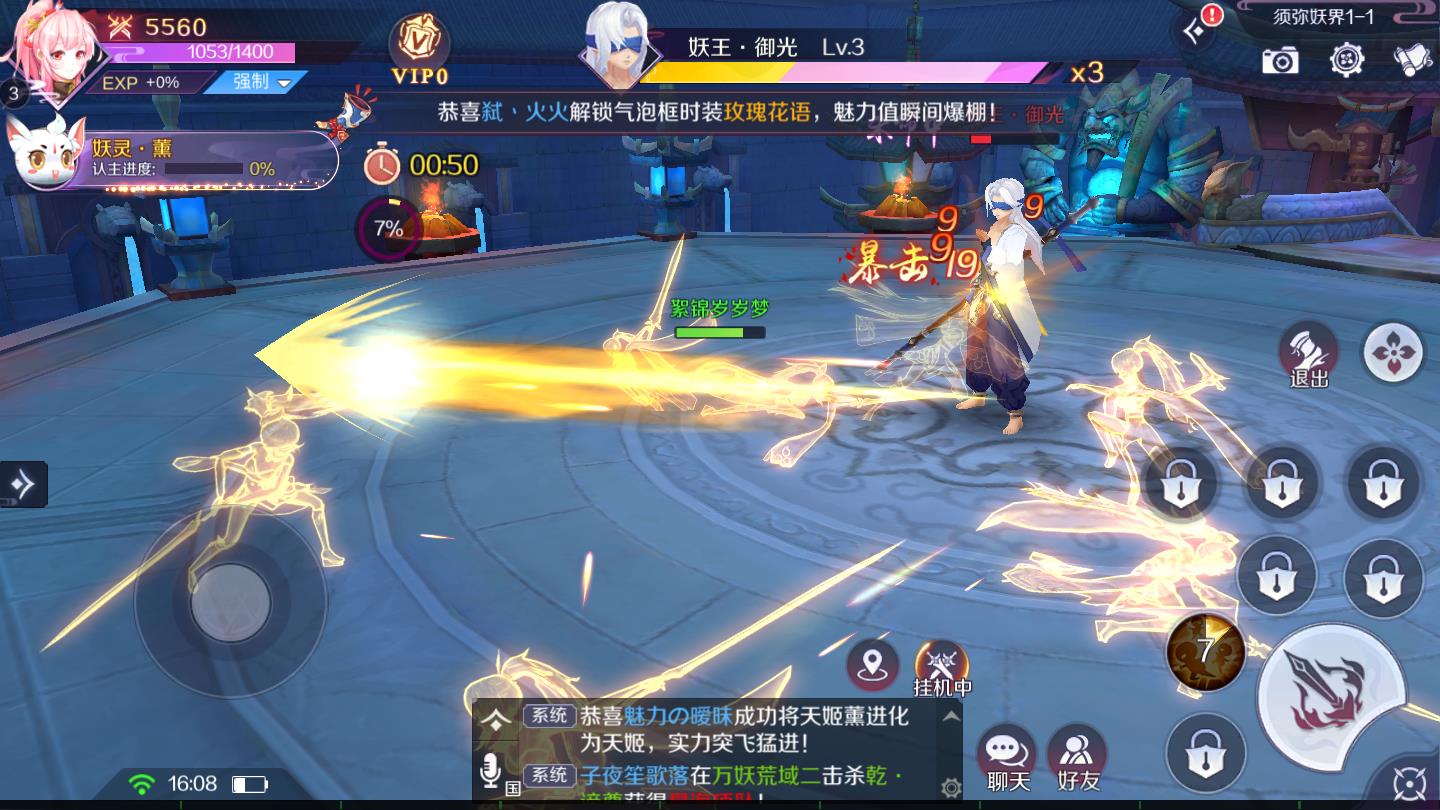The width and height of the screenshot is (1440, 810).
Task: Open settings via the gear icon
Action: click(x=1347, y=60)
